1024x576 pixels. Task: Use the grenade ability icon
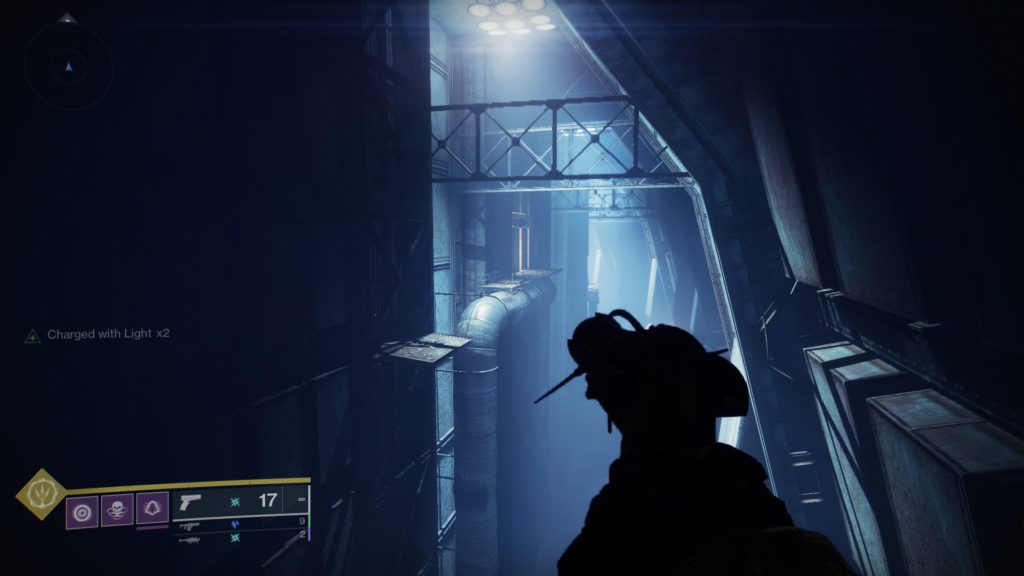(82, 509)
